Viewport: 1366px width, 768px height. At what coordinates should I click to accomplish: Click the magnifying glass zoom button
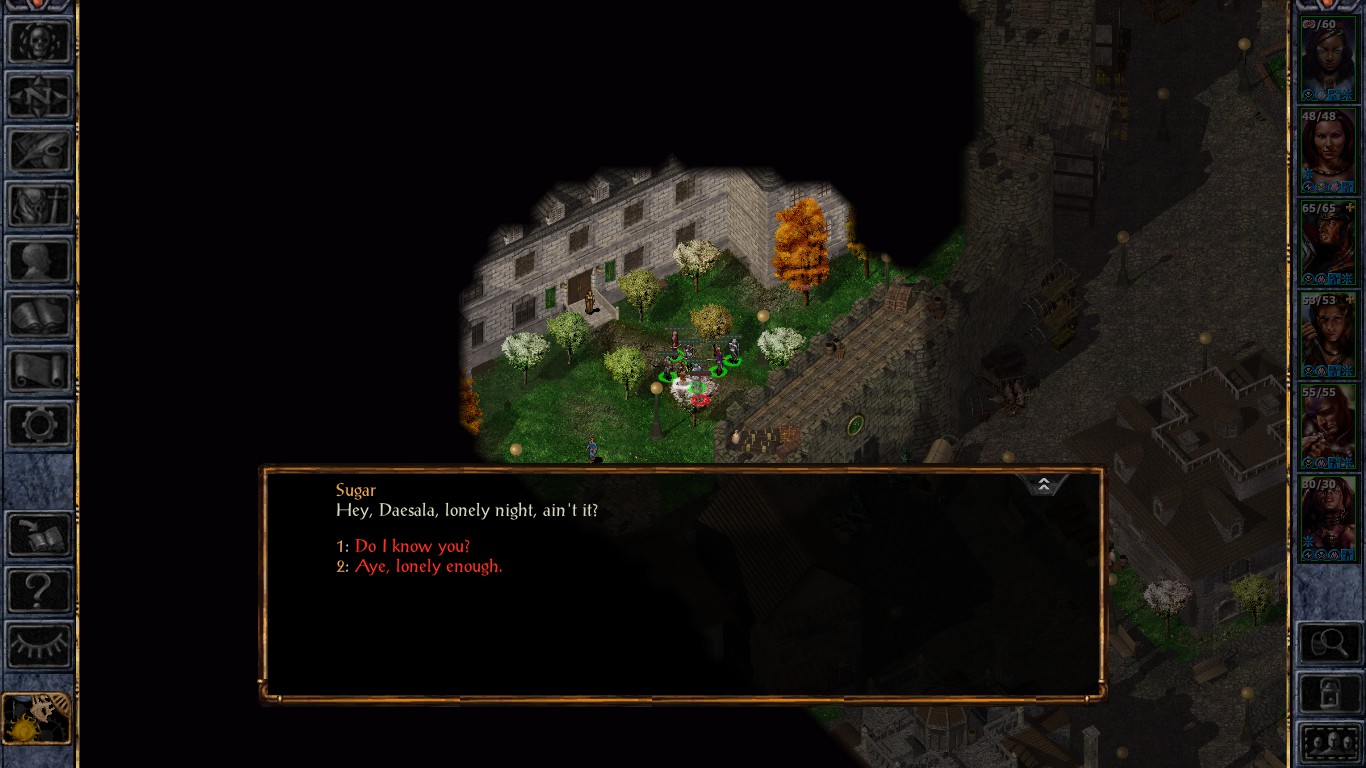click(x=1329, y=642)
